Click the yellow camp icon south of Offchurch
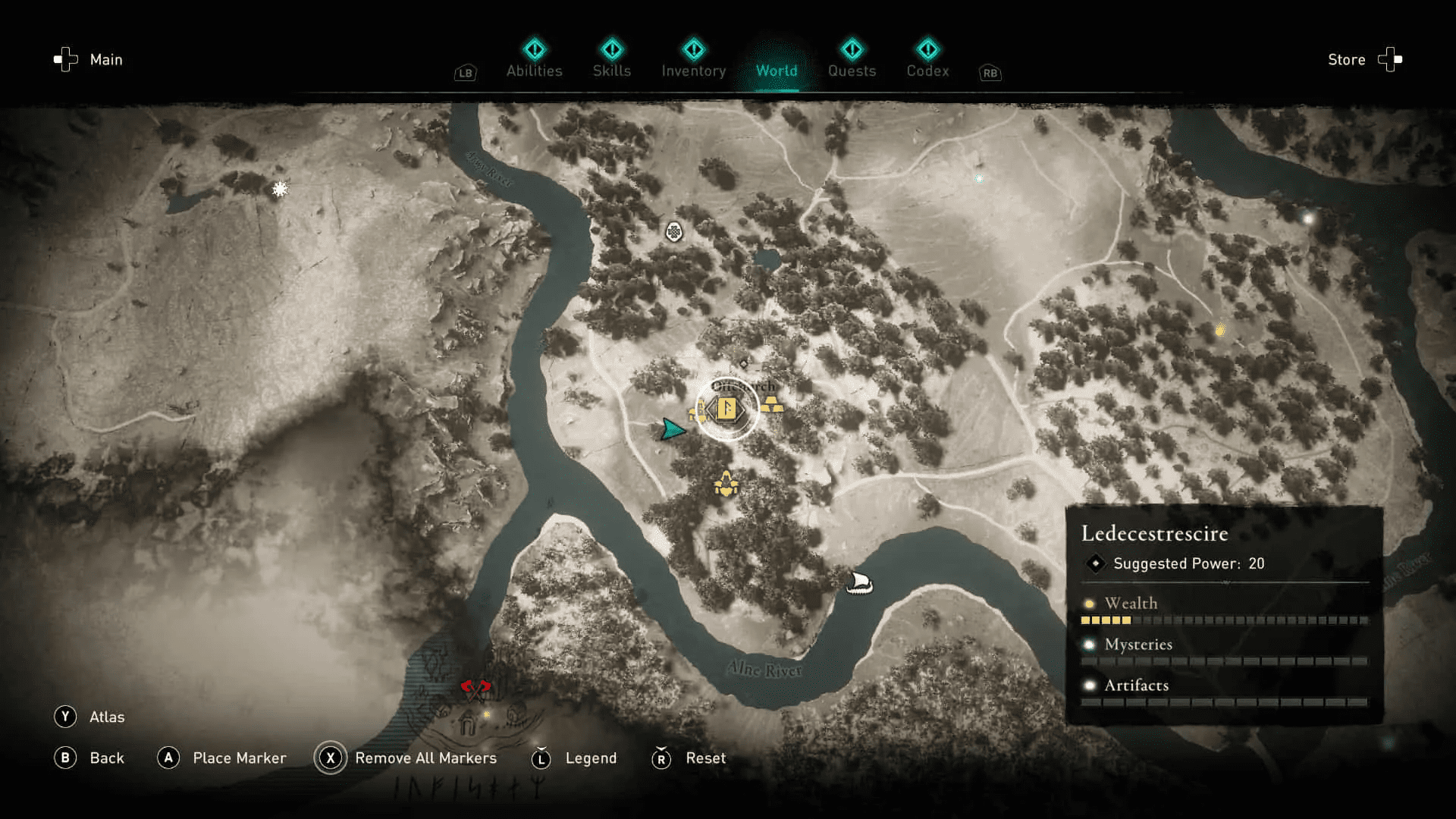The height and width of the screenshot is (819, 1456). [x=726, y=483]
